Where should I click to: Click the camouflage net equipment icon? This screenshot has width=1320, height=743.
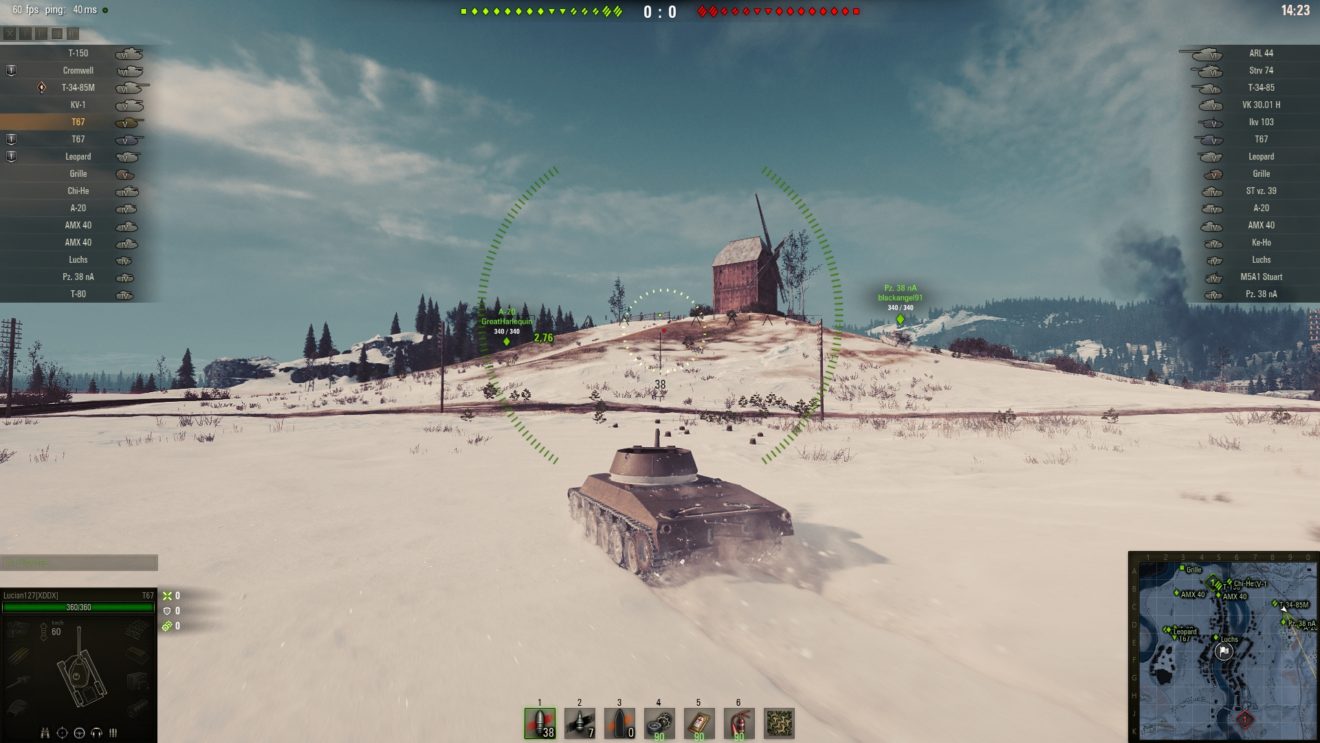click(779, 722)
